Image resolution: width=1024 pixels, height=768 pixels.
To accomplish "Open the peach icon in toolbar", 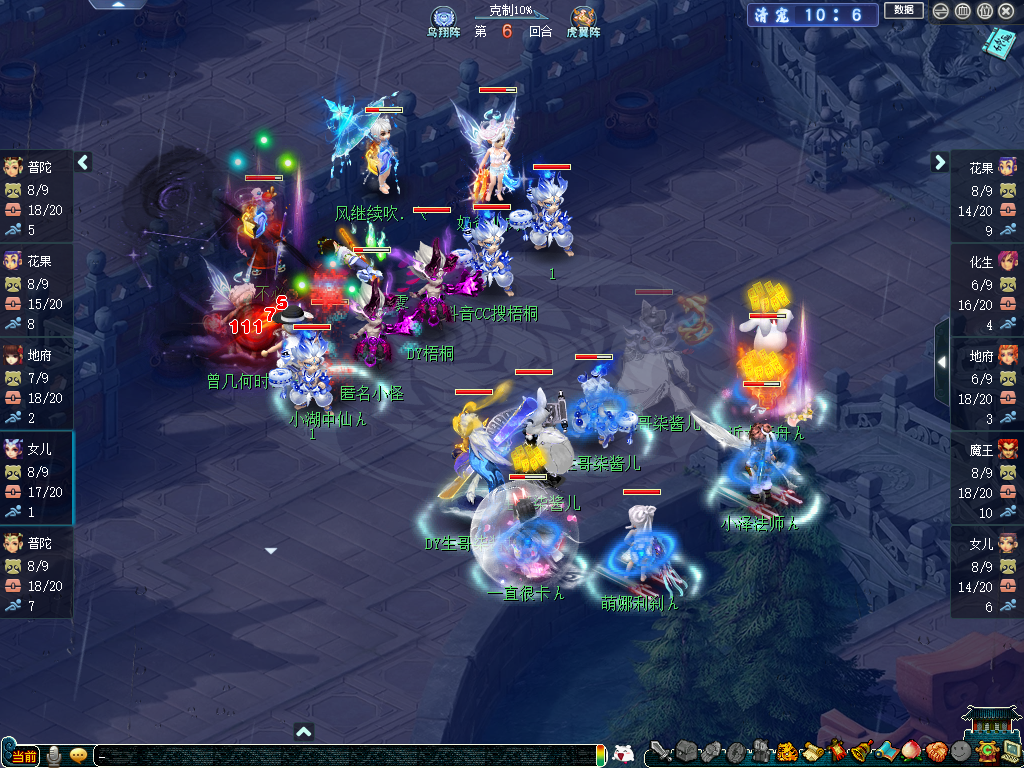I will tap(910, 752).
